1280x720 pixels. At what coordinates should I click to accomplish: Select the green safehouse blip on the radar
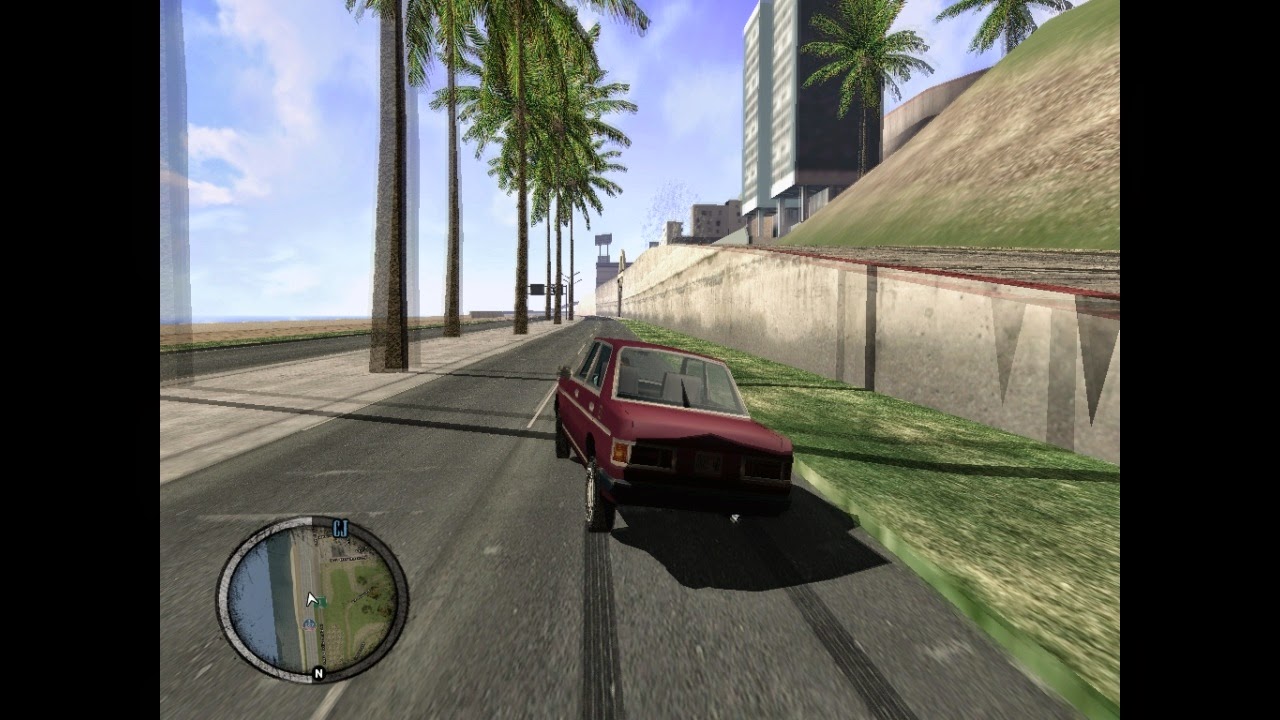321,601
